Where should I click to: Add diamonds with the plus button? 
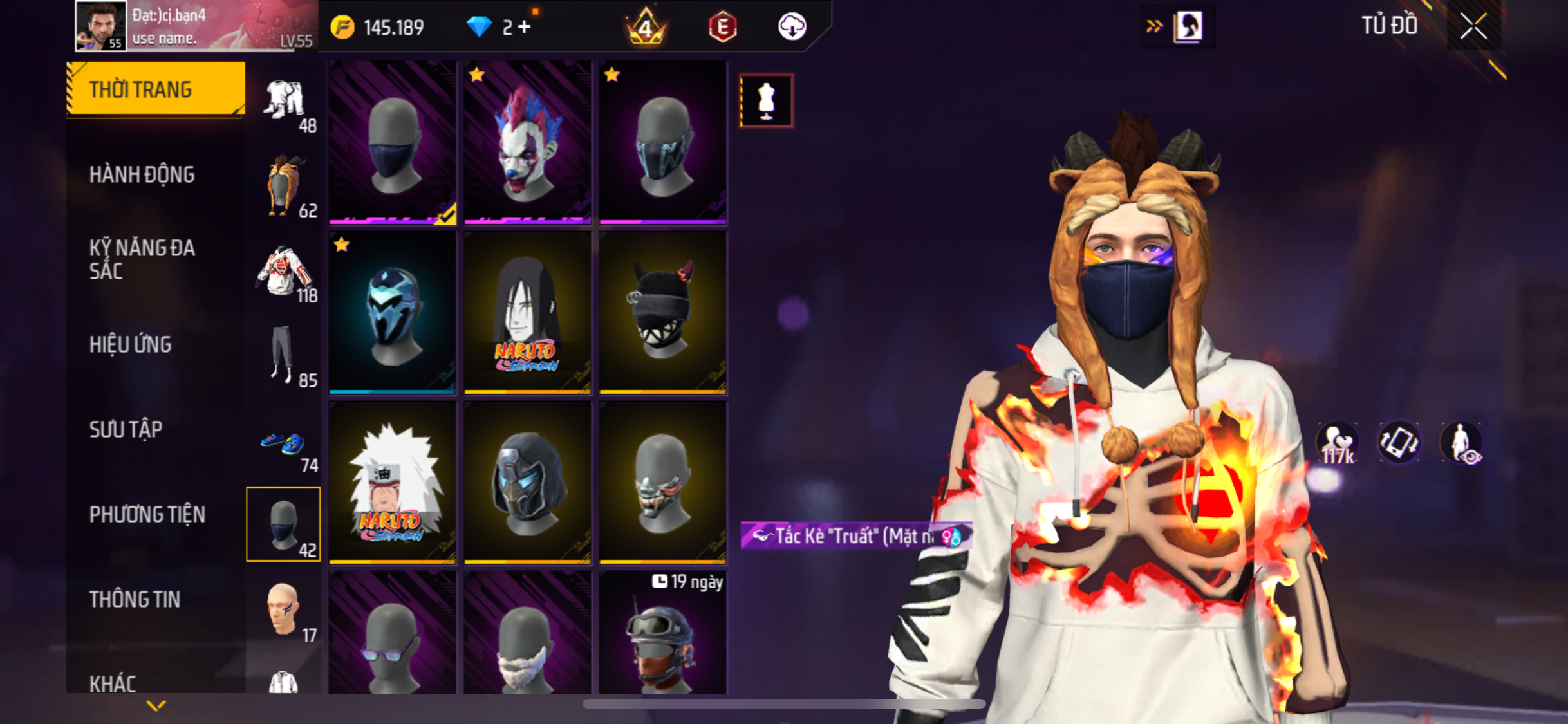(x=525, y=27)
